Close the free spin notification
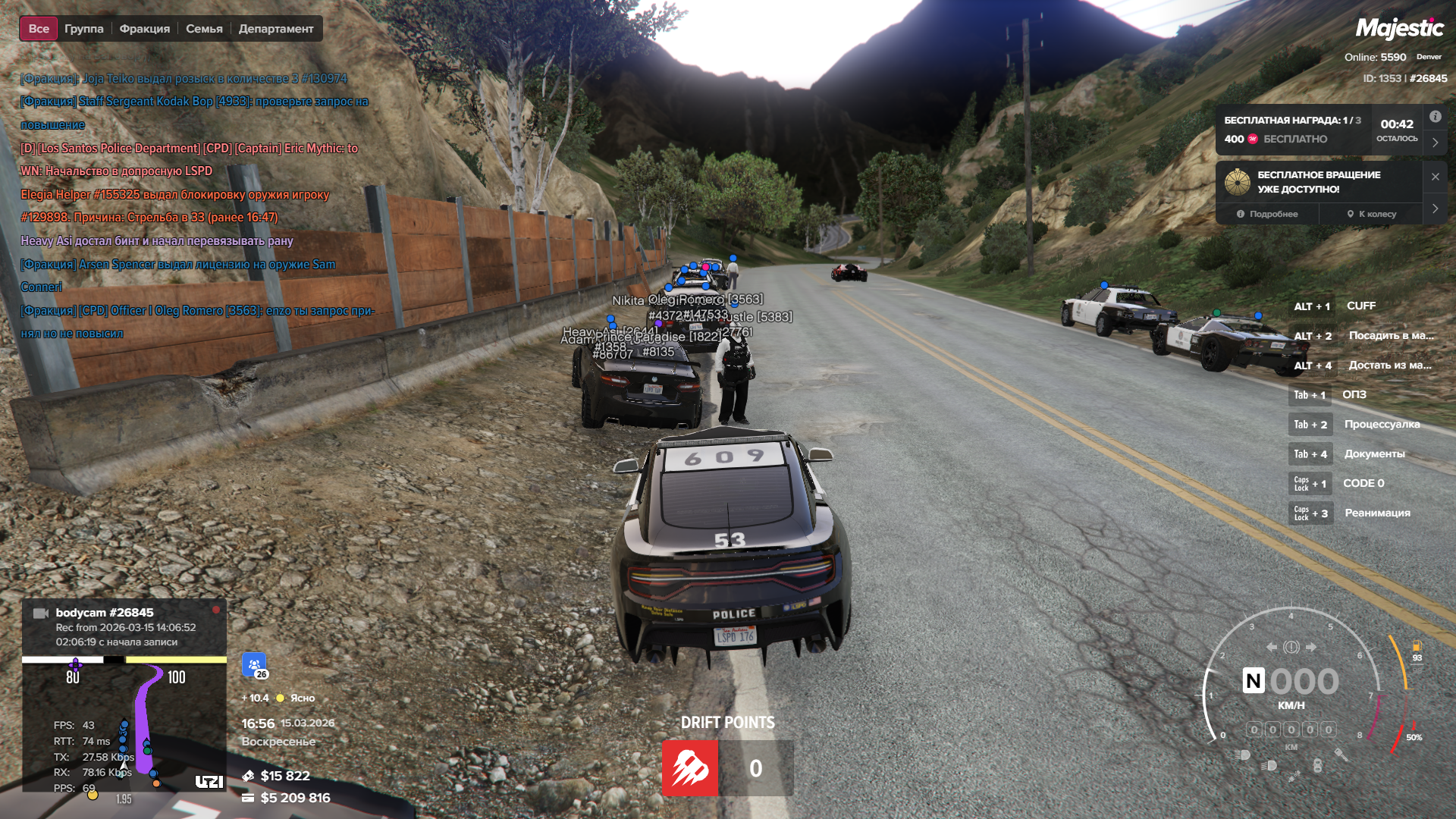The image size is (1456, 819). [1435, 177]
